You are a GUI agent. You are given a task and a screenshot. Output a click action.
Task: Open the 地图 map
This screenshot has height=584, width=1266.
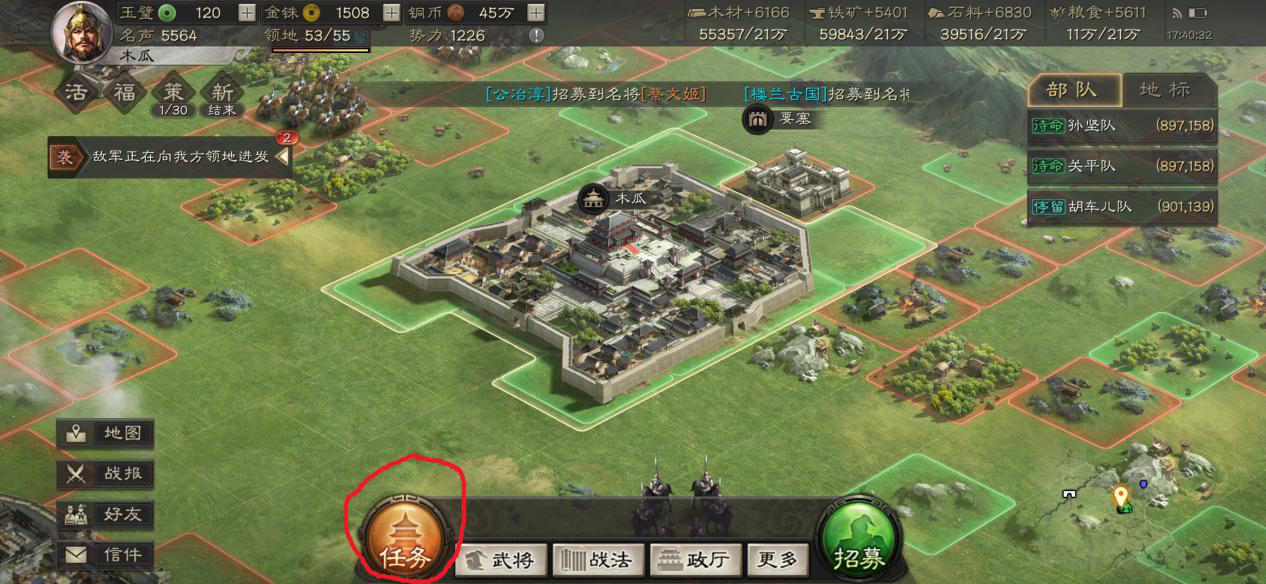pos(106,434)
